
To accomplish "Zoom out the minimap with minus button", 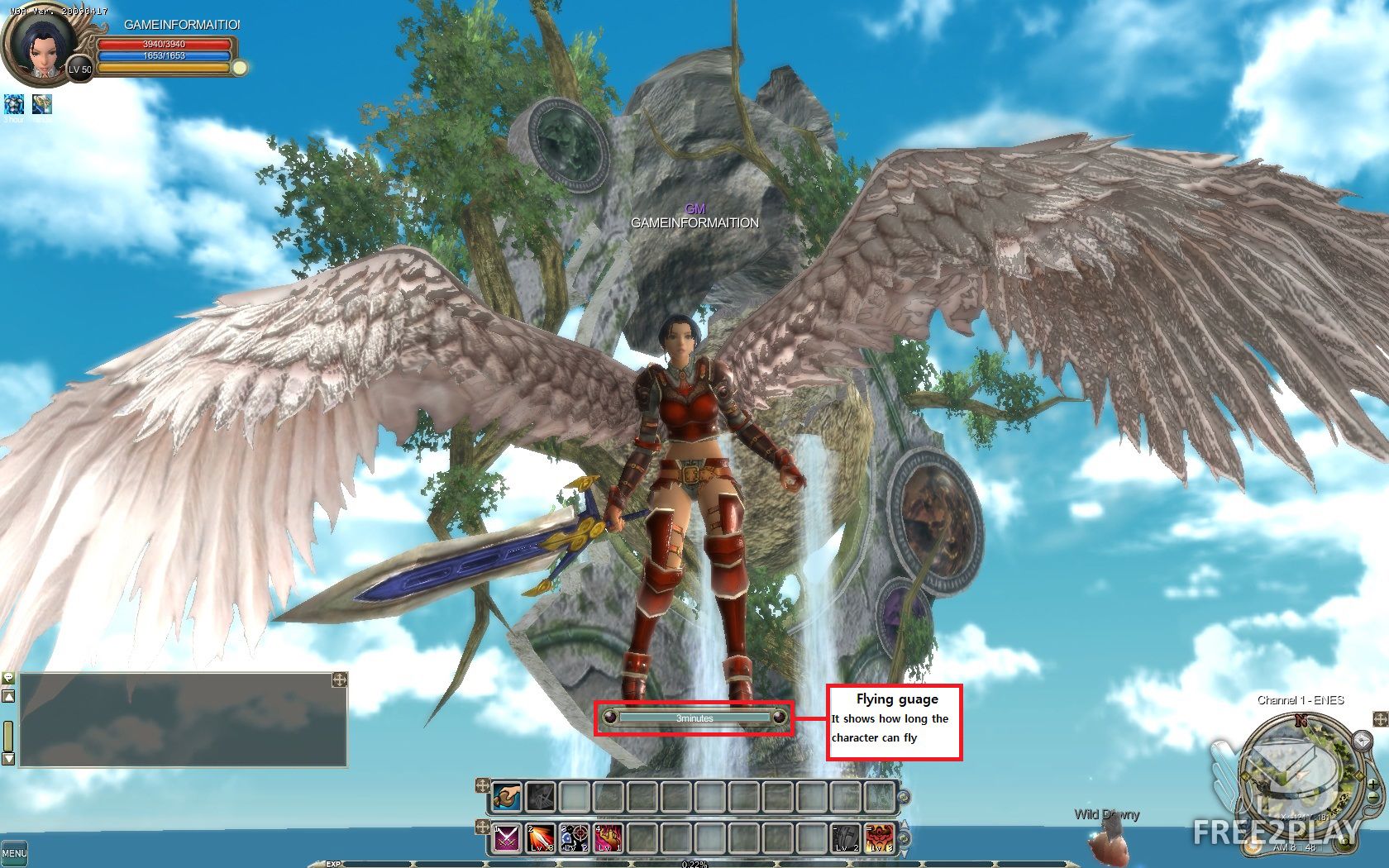I will point(1374,799).
